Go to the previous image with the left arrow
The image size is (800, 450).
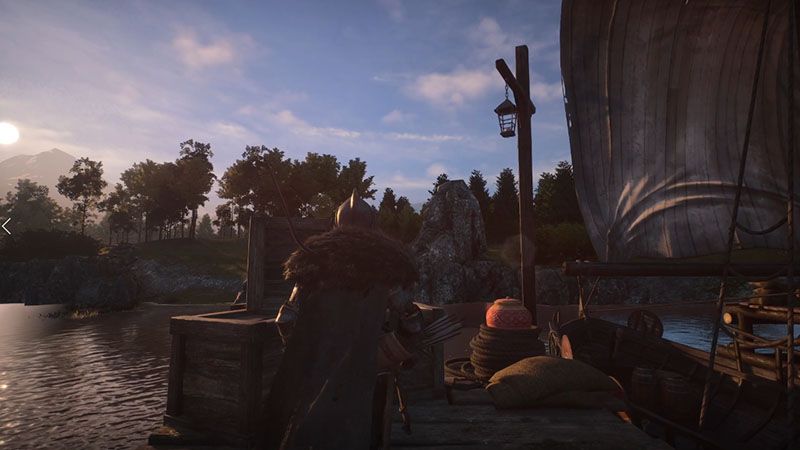6,226
